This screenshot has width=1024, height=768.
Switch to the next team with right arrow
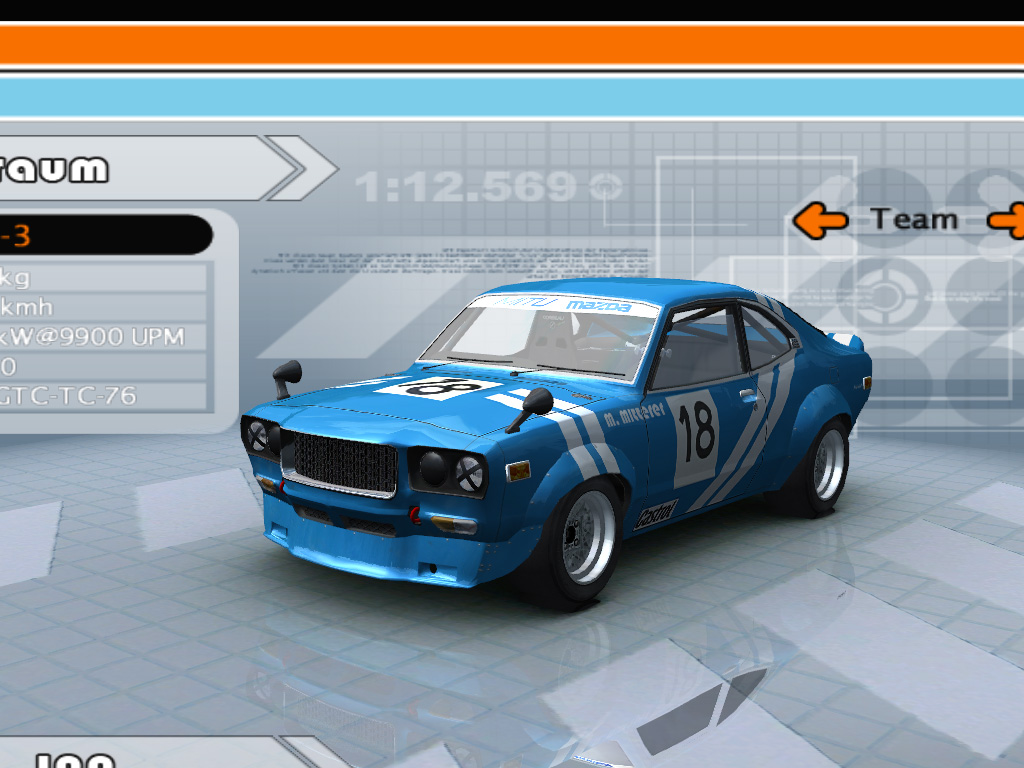tap(1008, 220)
